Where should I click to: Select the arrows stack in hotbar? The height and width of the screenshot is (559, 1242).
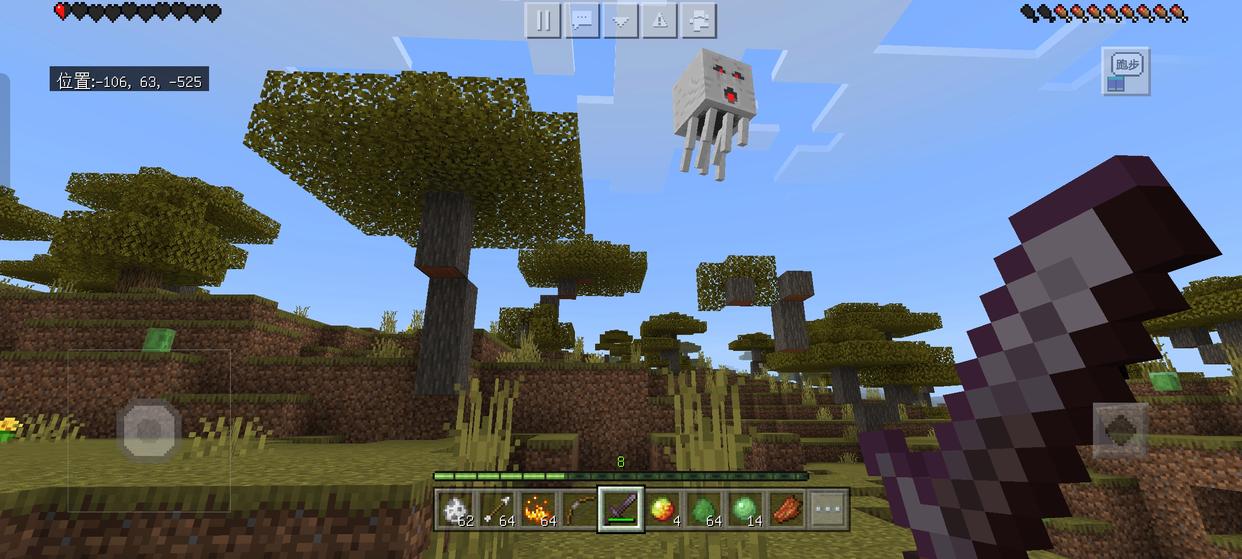(498, 510)
